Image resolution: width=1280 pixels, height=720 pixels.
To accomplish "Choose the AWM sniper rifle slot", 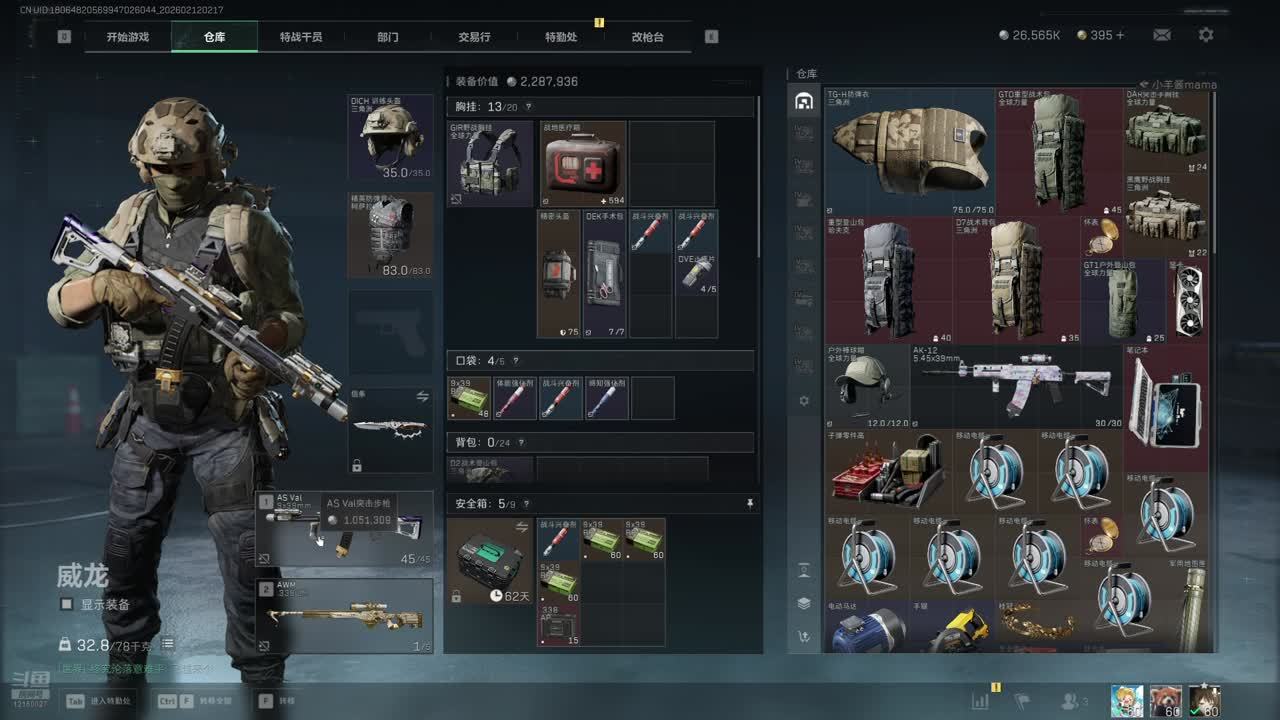I will 345,616.
